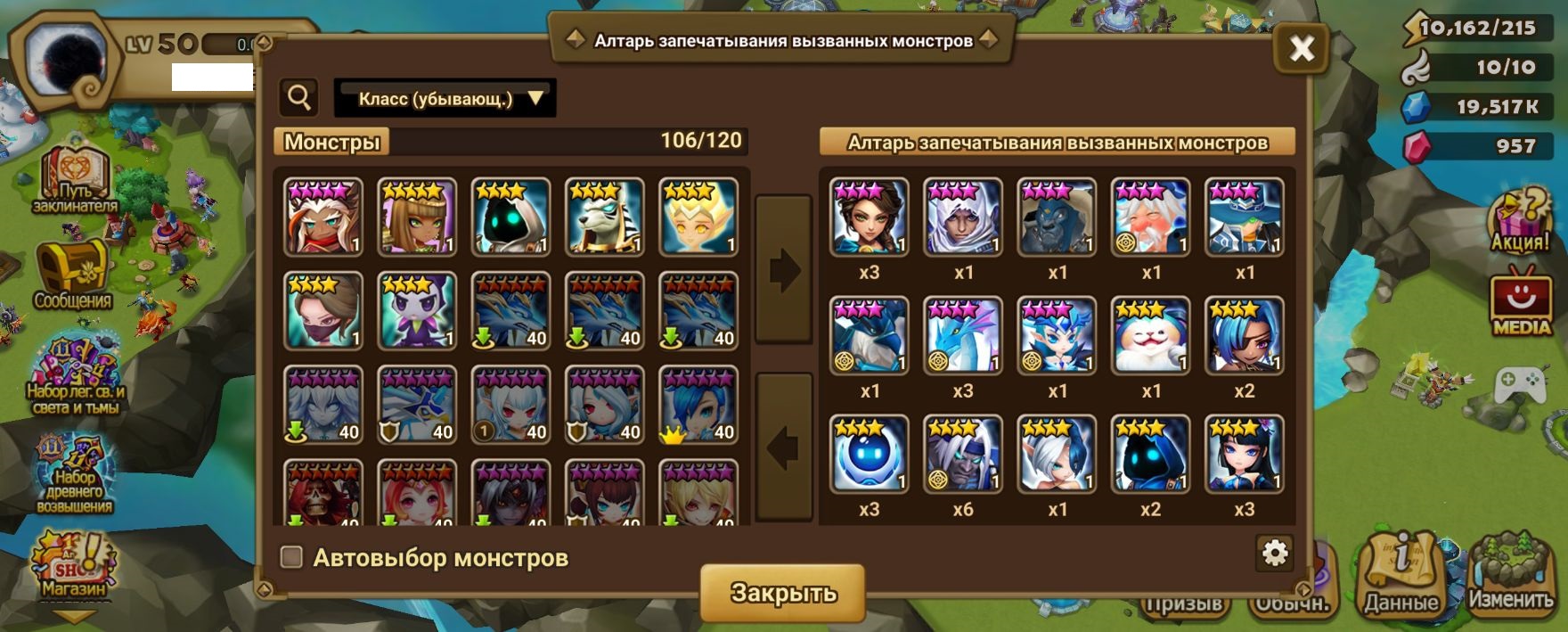This screenshot has height=632, width=1568.
Task: Open the Путь заклинателя menu
Action: [75, 181]
